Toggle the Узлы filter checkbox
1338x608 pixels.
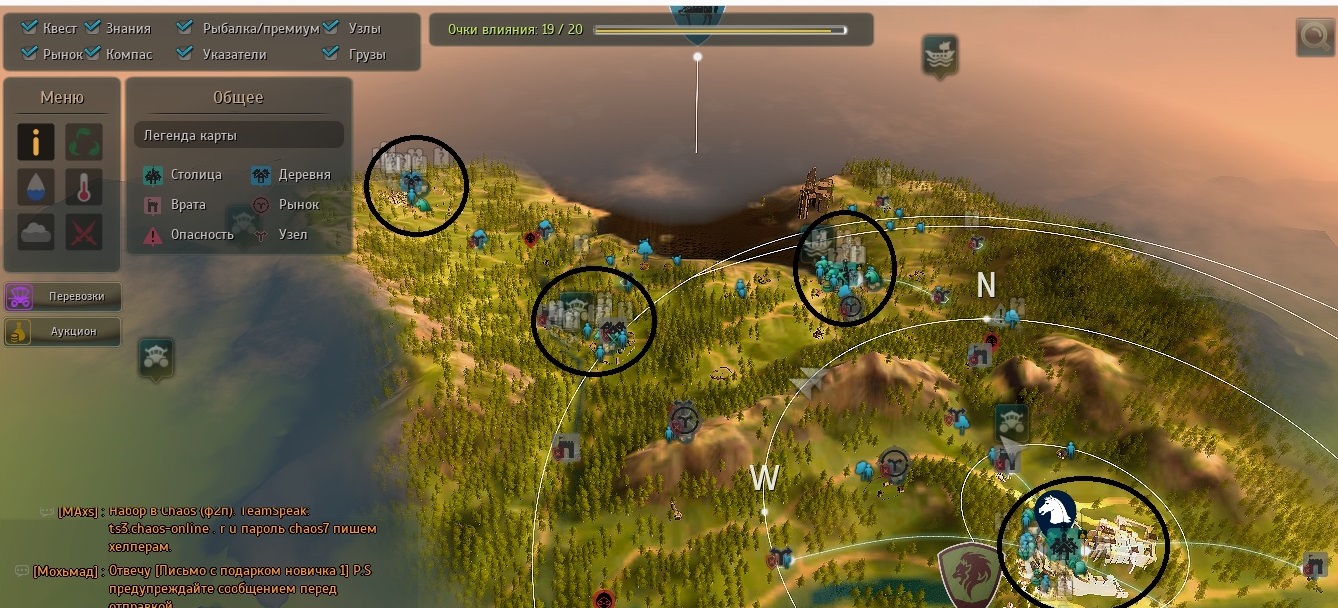pos(331,28)
